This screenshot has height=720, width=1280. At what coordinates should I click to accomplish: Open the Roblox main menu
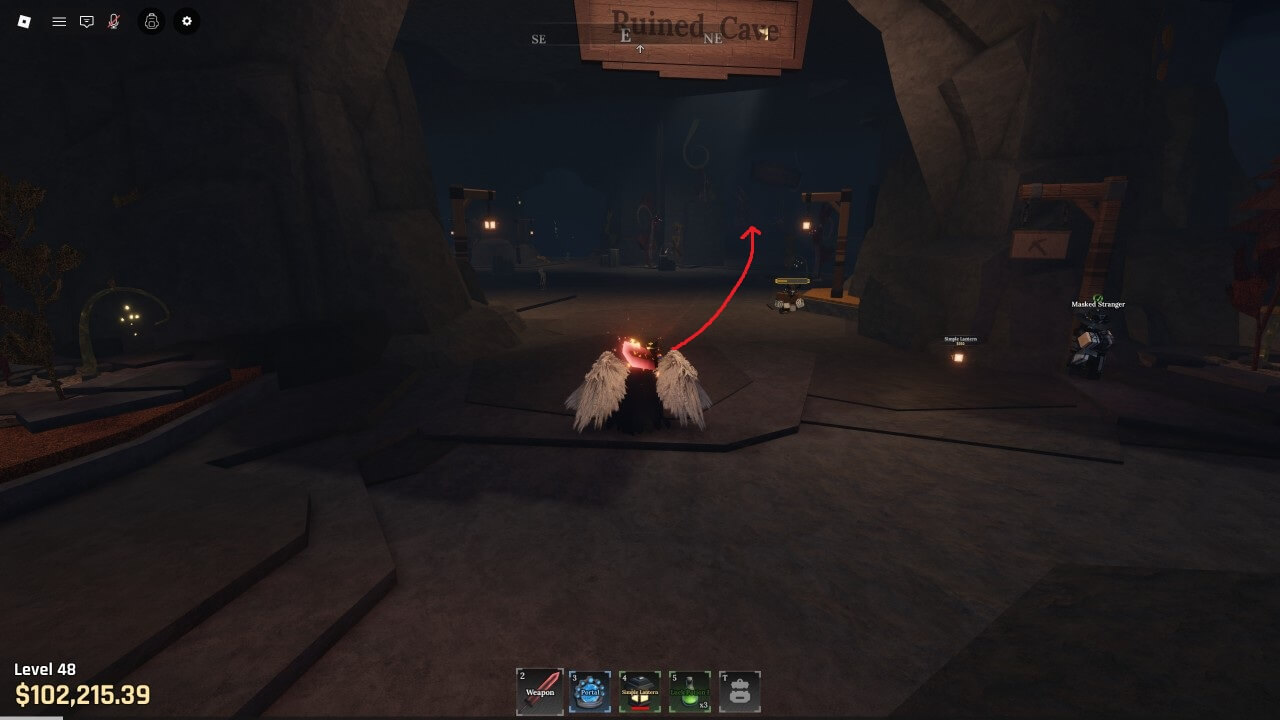click(x=25, y=21)
